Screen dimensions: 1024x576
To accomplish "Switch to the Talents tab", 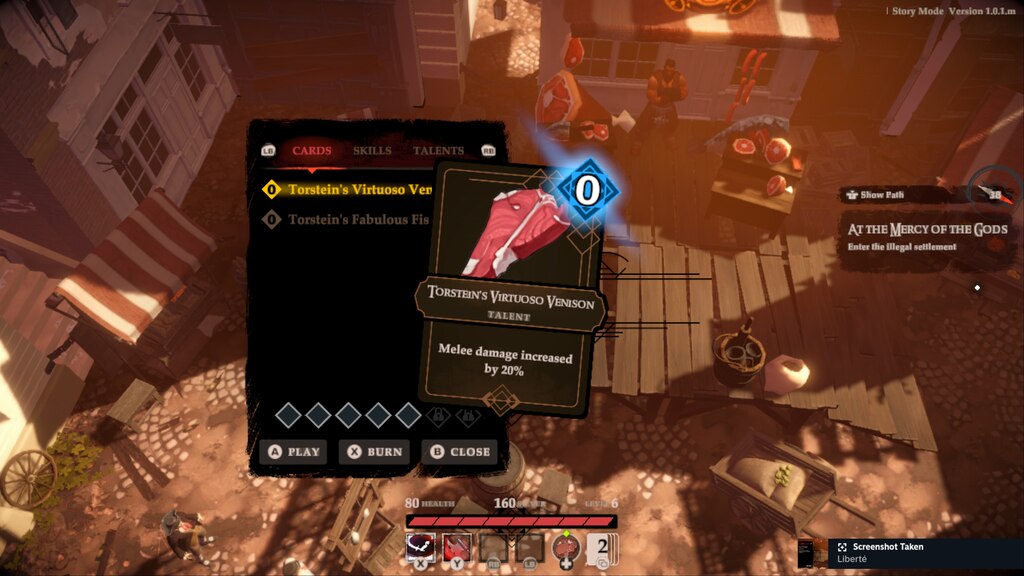I will [x=438, y=151].
